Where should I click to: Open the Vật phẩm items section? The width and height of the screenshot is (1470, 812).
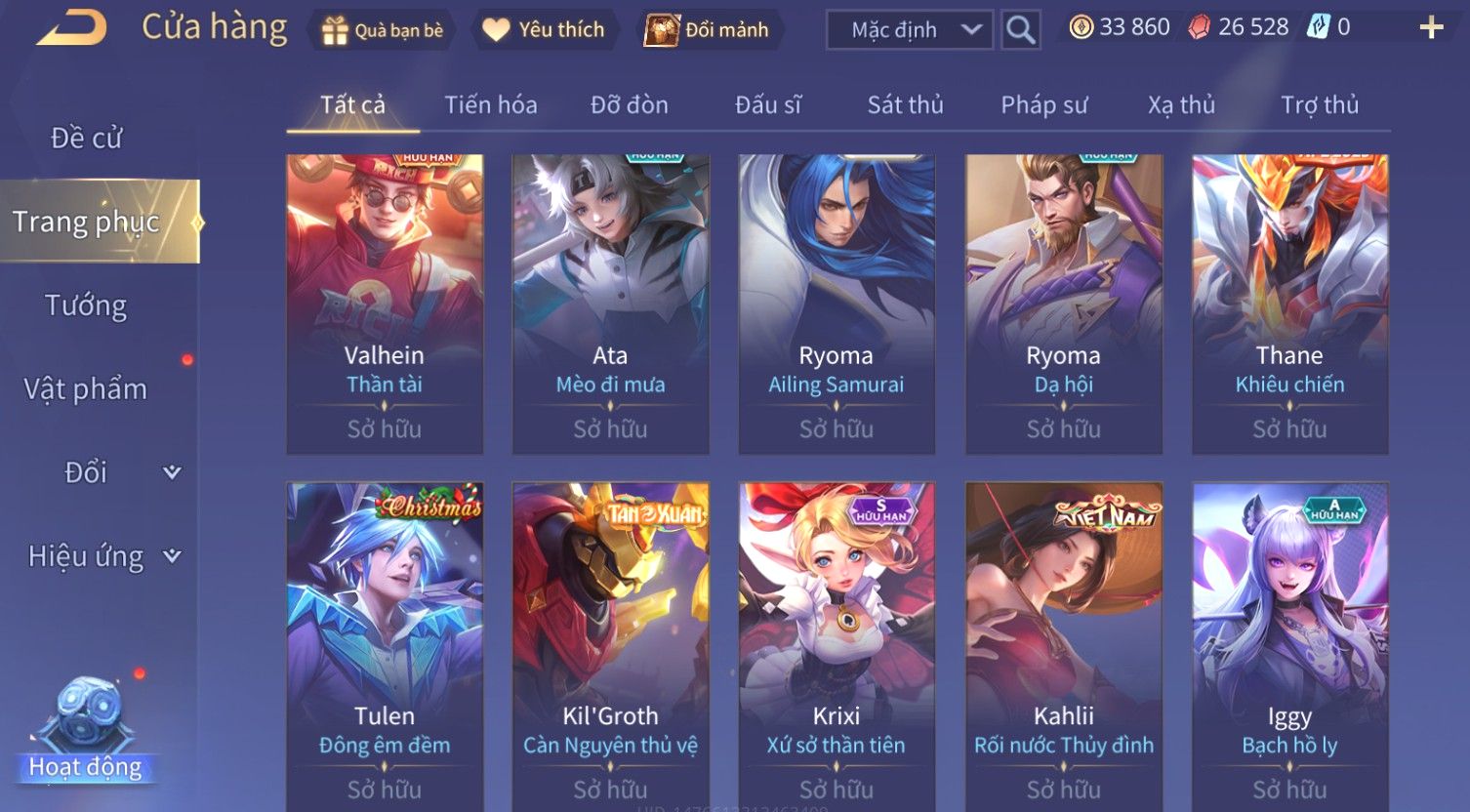coord(86,389)
